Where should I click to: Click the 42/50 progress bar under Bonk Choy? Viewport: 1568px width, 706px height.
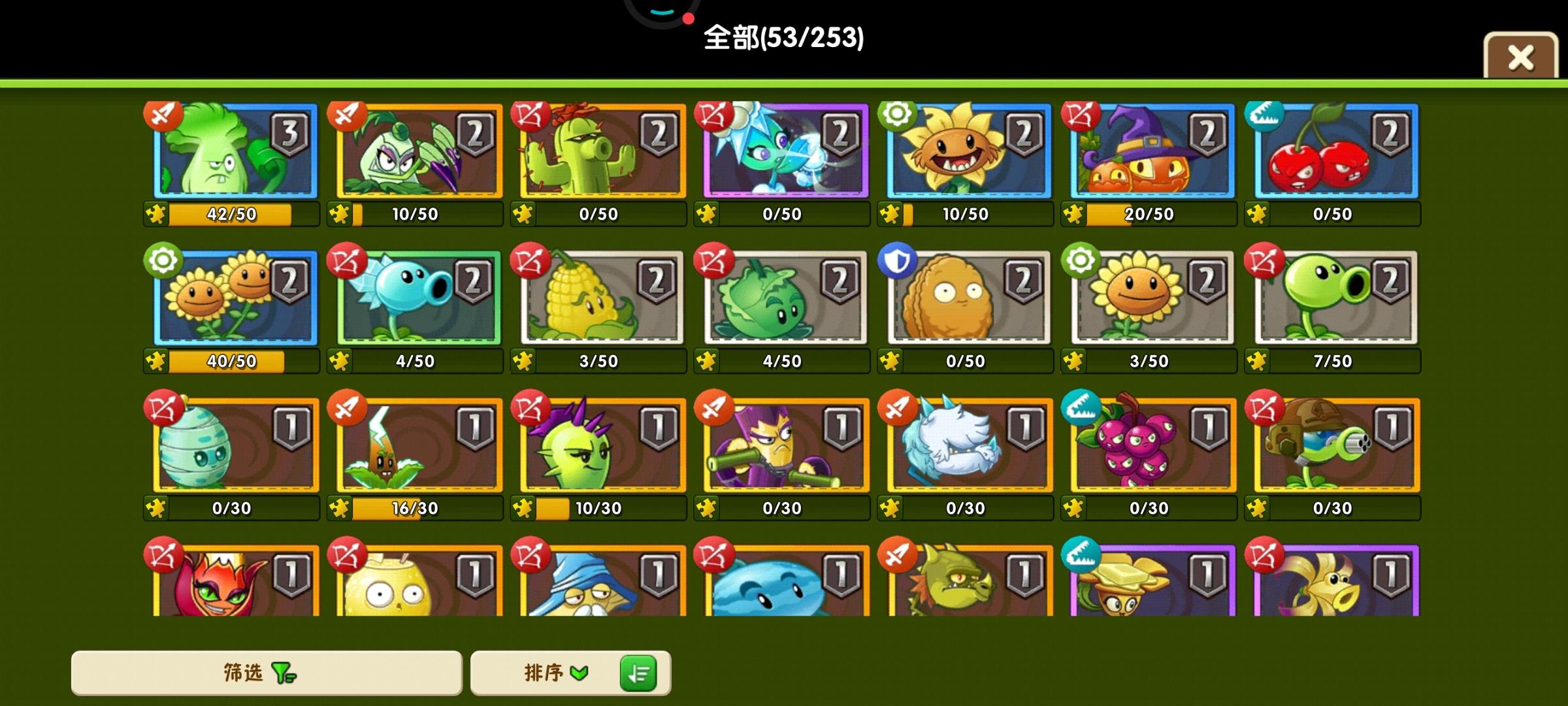(232, 213)
